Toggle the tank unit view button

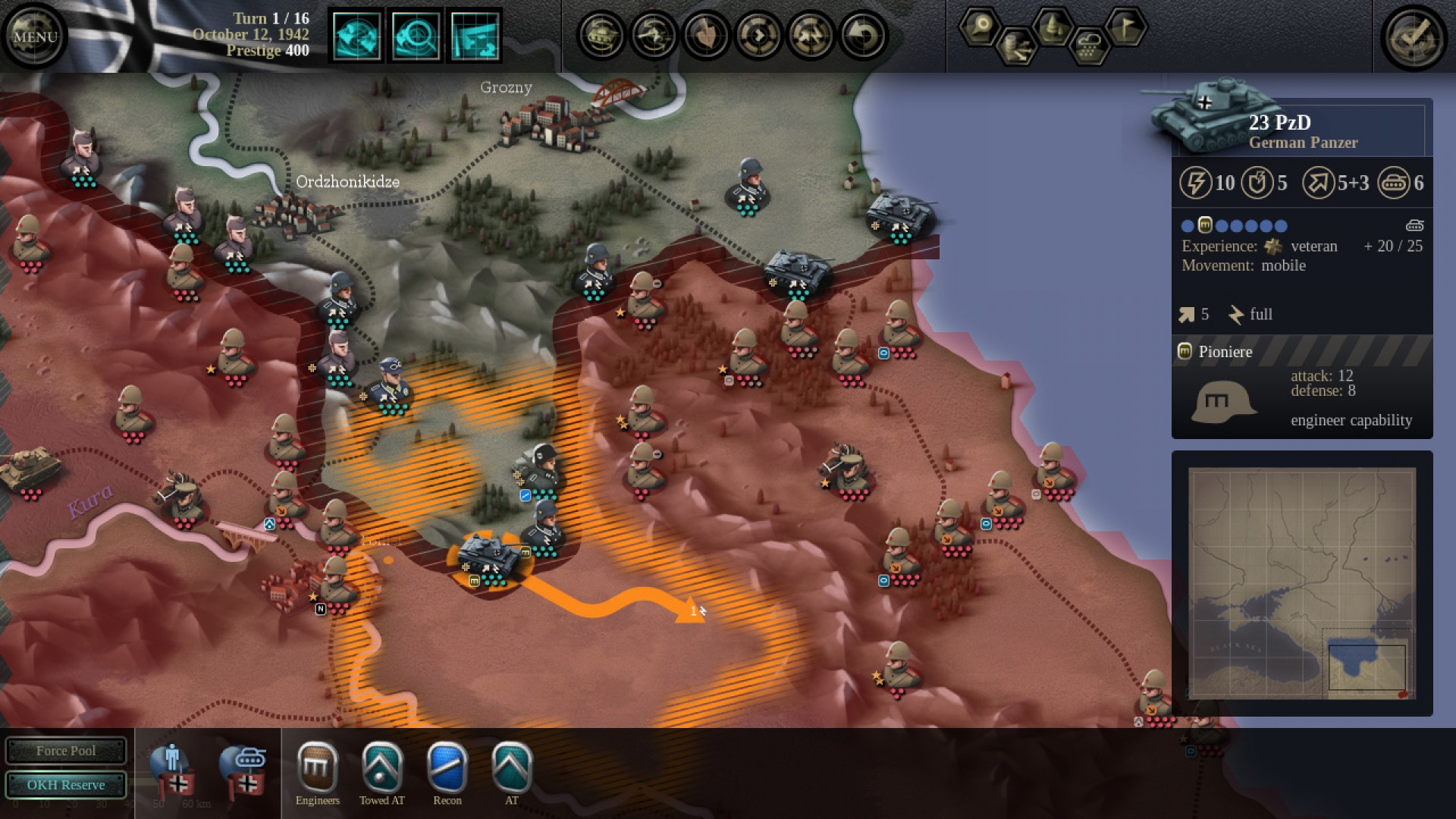coord(603,34)
